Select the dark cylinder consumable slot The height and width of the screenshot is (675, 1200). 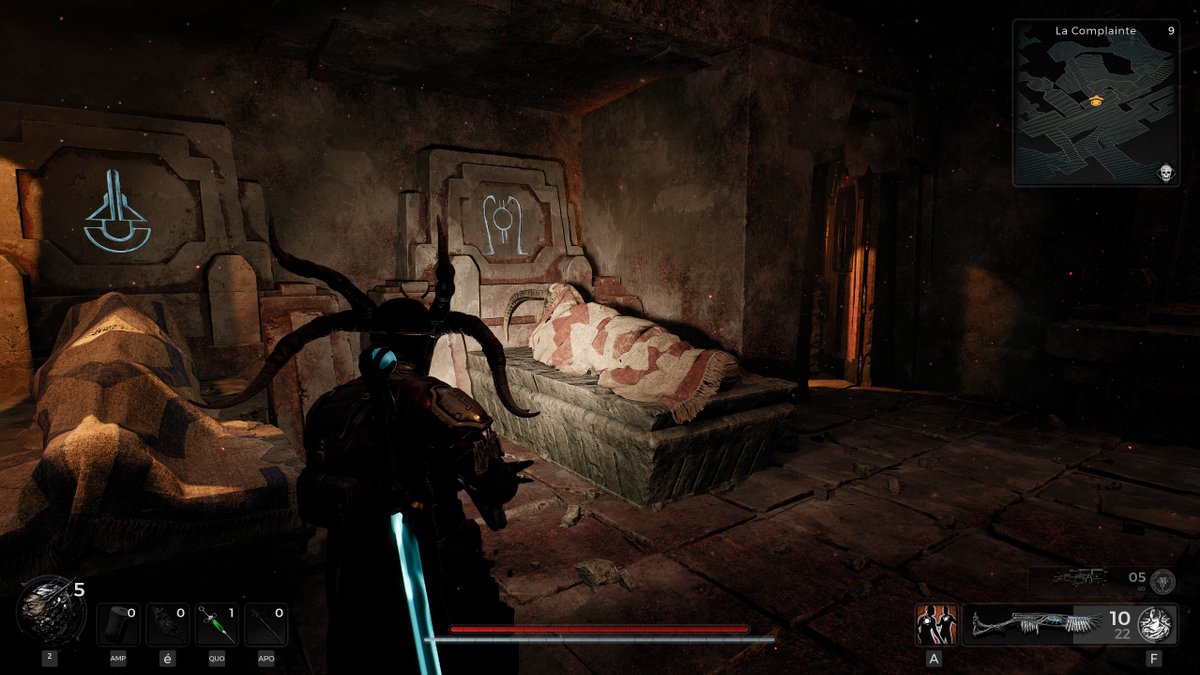tap(118, 625)
